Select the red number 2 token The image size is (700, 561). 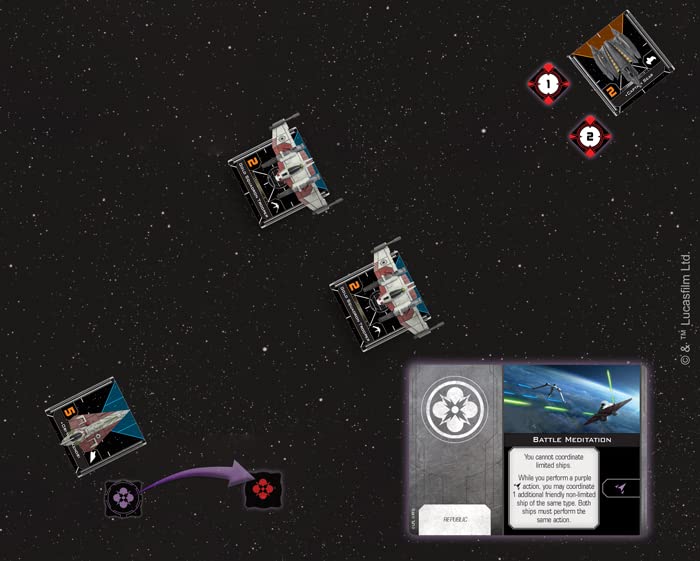point(590,137)
